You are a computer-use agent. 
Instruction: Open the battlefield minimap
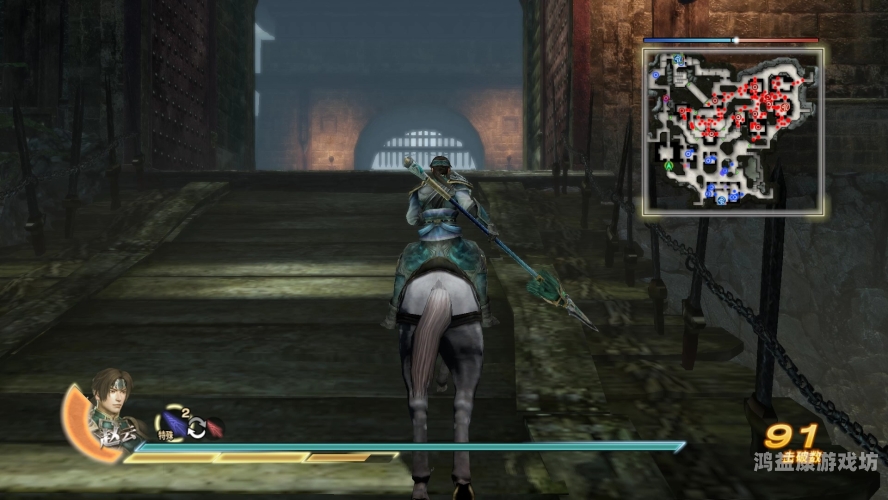point(733,131)
